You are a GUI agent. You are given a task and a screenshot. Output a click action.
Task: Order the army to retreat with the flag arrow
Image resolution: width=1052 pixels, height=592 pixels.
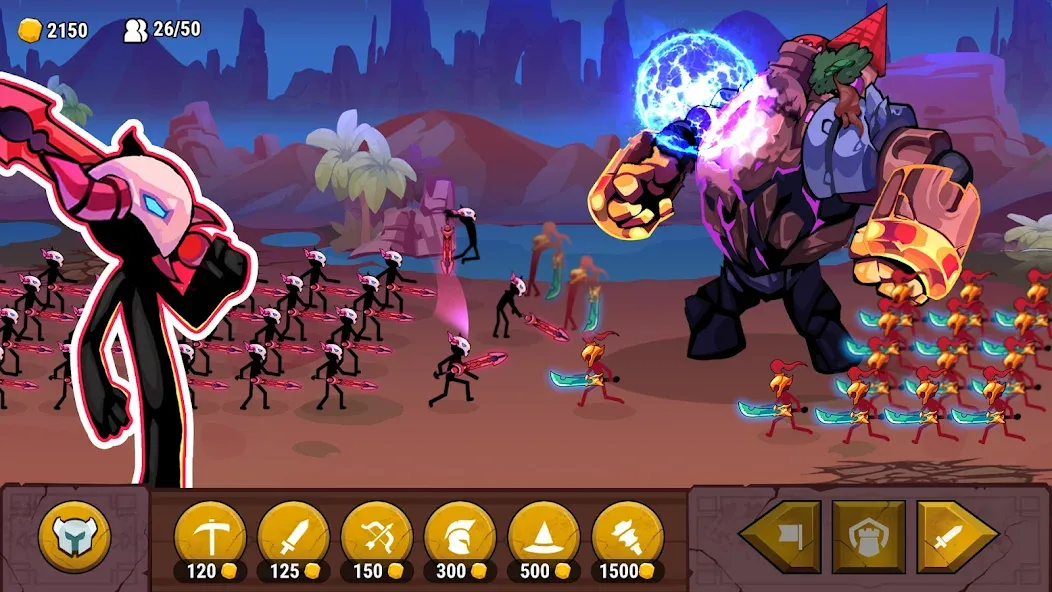(781, 537)
